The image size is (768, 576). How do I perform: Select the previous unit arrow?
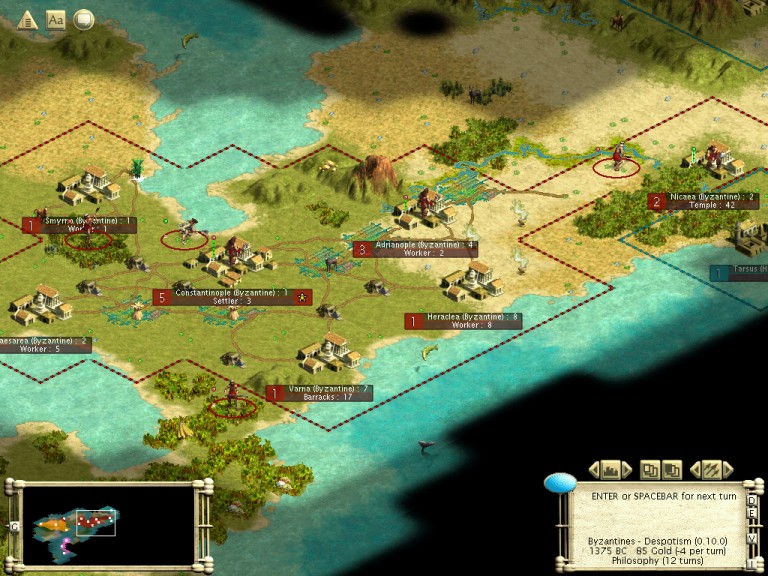pyautogui.click(x=694, y=469)
